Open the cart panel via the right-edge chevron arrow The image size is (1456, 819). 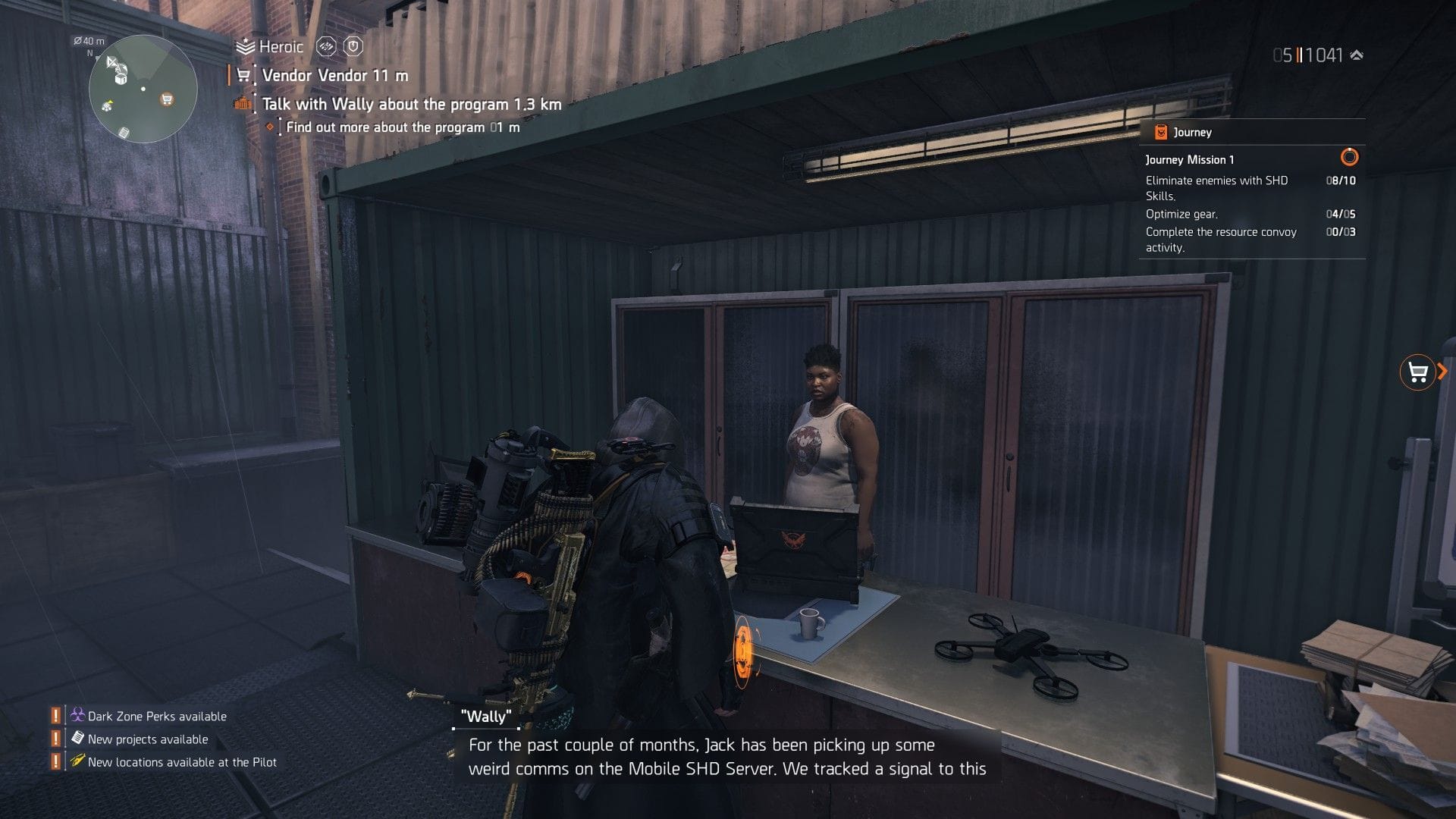[1441, 372]
